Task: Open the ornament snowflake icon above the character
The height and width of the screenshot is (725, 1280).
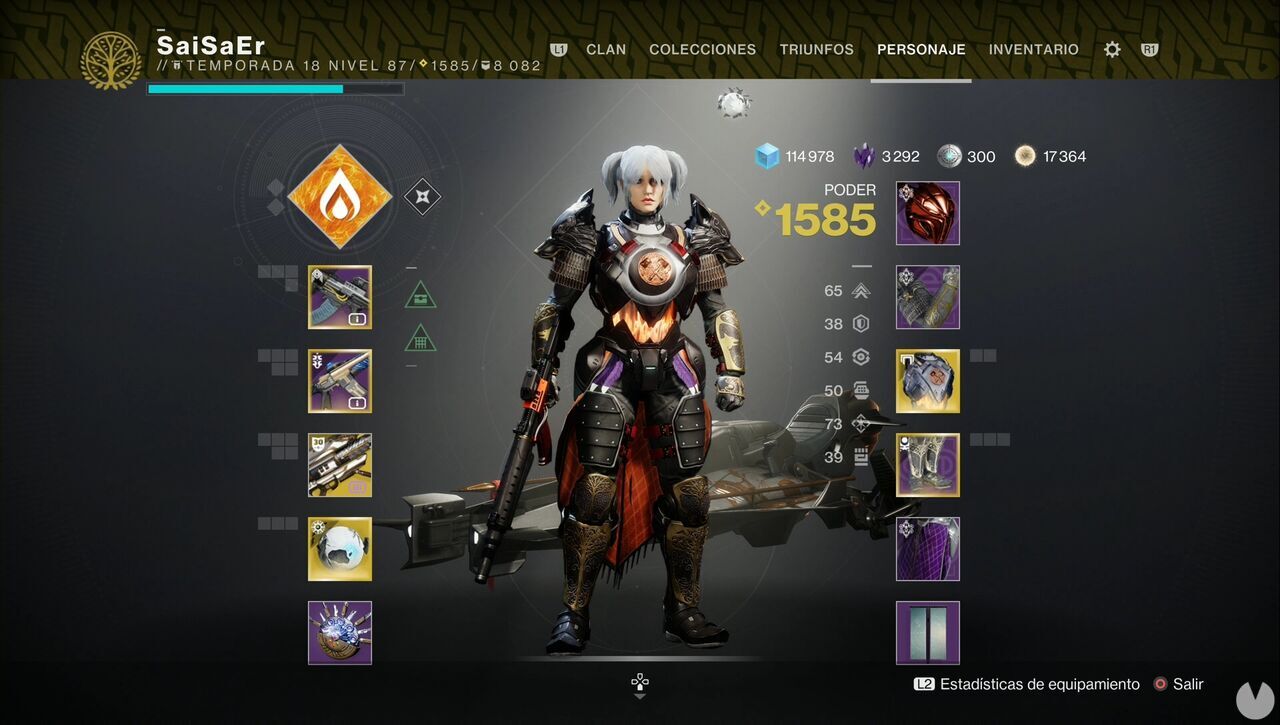Action: click(x=735, y=102)
